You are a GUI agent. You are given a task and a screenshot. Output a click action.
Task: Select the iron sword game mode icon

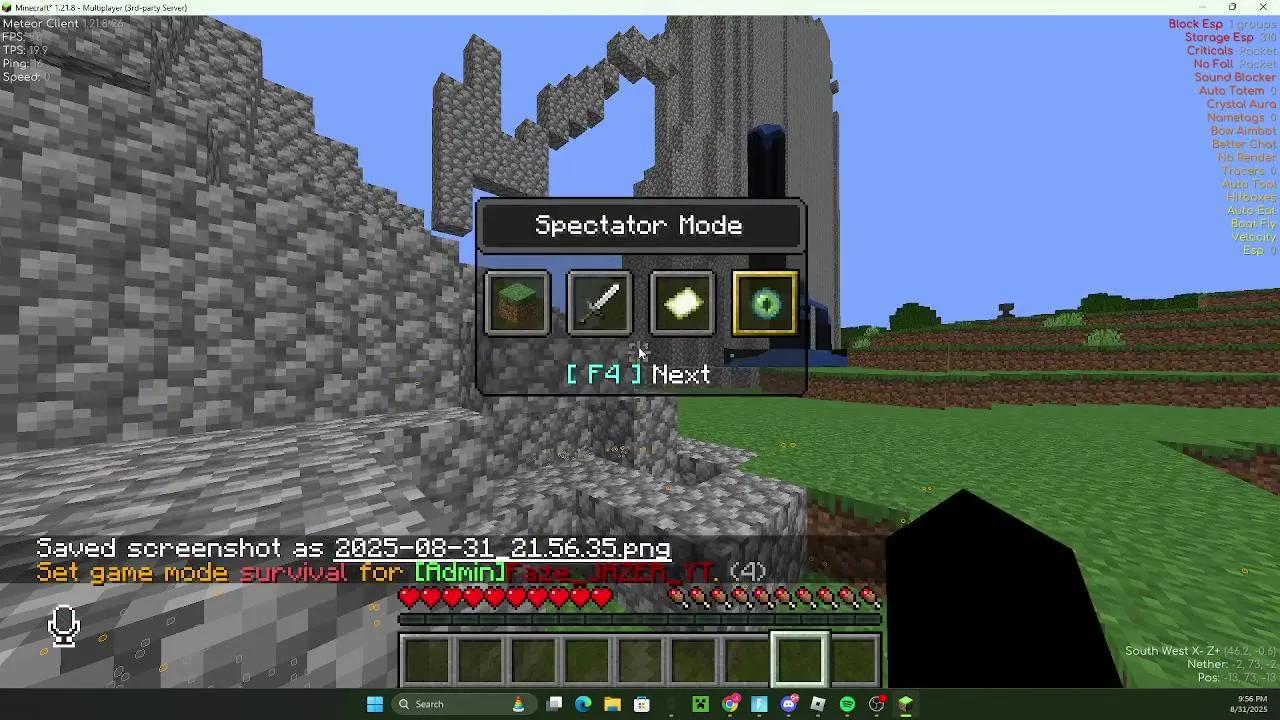599,303
